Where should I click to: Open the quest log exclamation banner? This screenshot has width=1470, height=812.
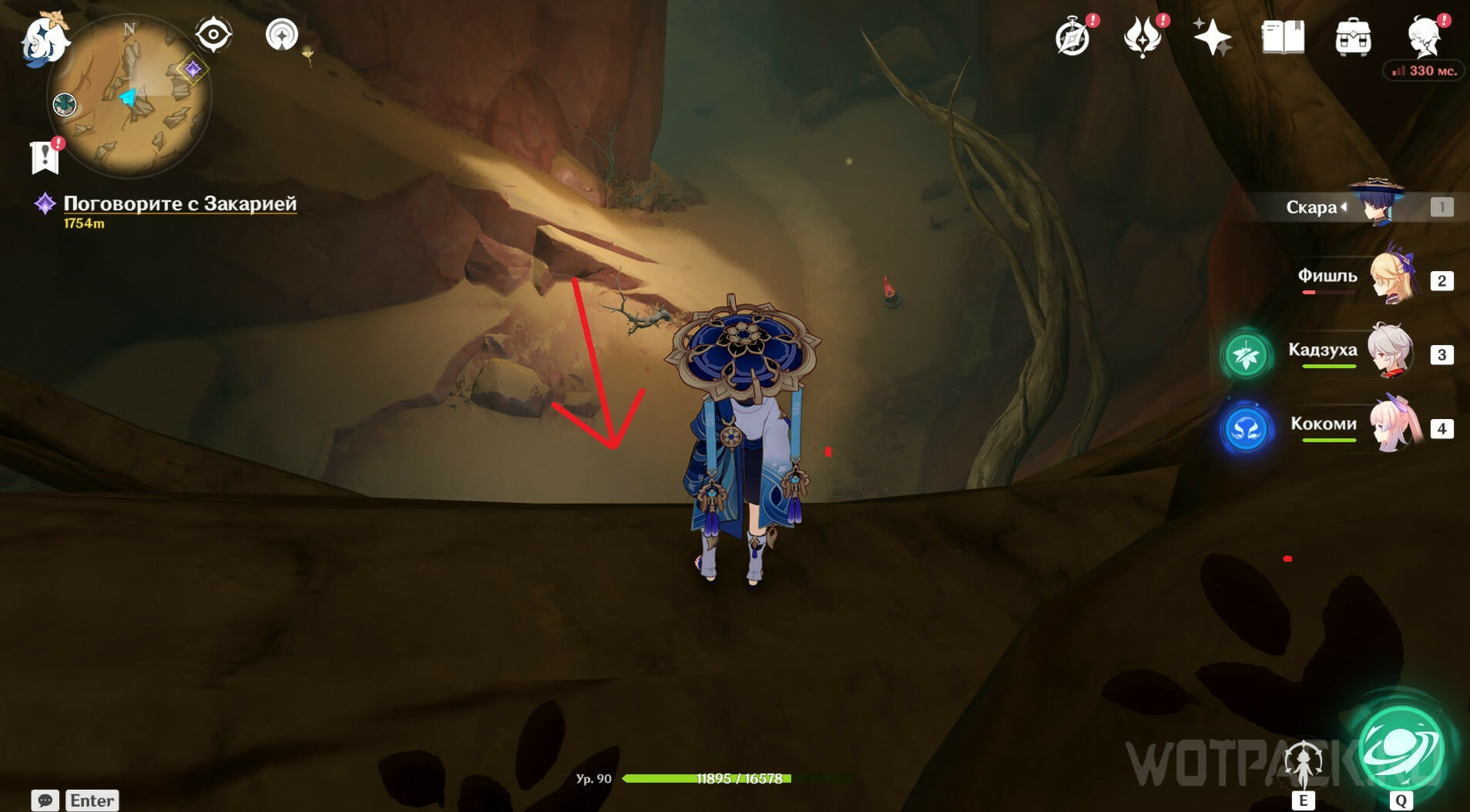click(45, 156)
